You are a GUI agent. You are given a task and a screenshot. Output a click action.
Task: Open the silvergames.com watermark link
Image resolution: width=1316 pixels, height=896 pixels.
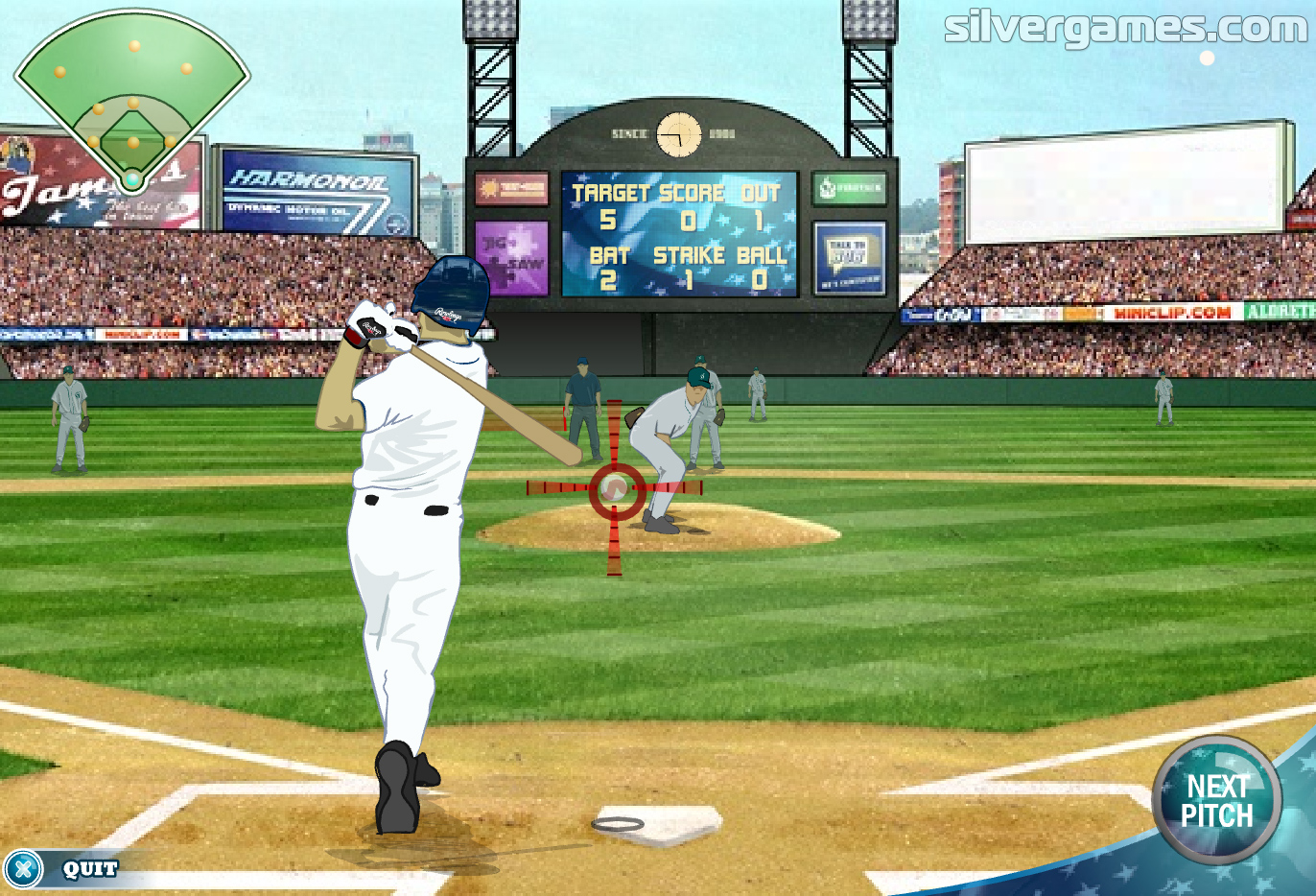[x=1124, y=27]
